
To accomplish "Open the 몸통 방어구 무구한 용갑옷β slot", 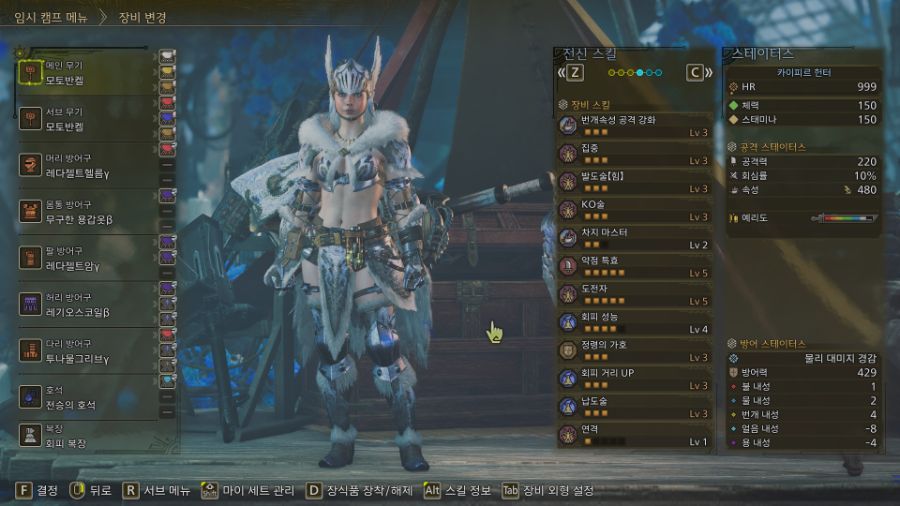I will point(85,211).
